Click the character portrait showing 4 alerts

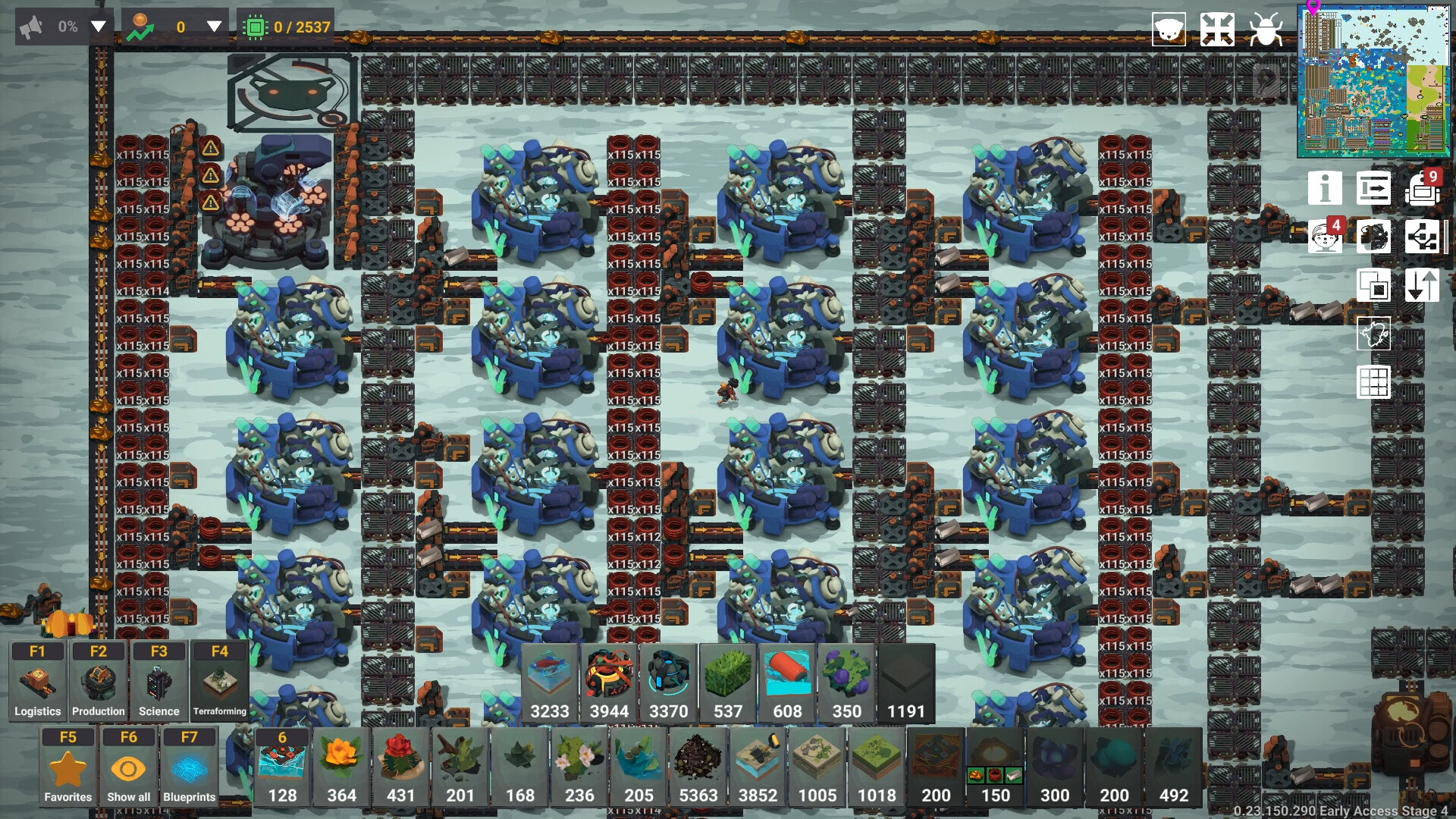(1326, 237)
